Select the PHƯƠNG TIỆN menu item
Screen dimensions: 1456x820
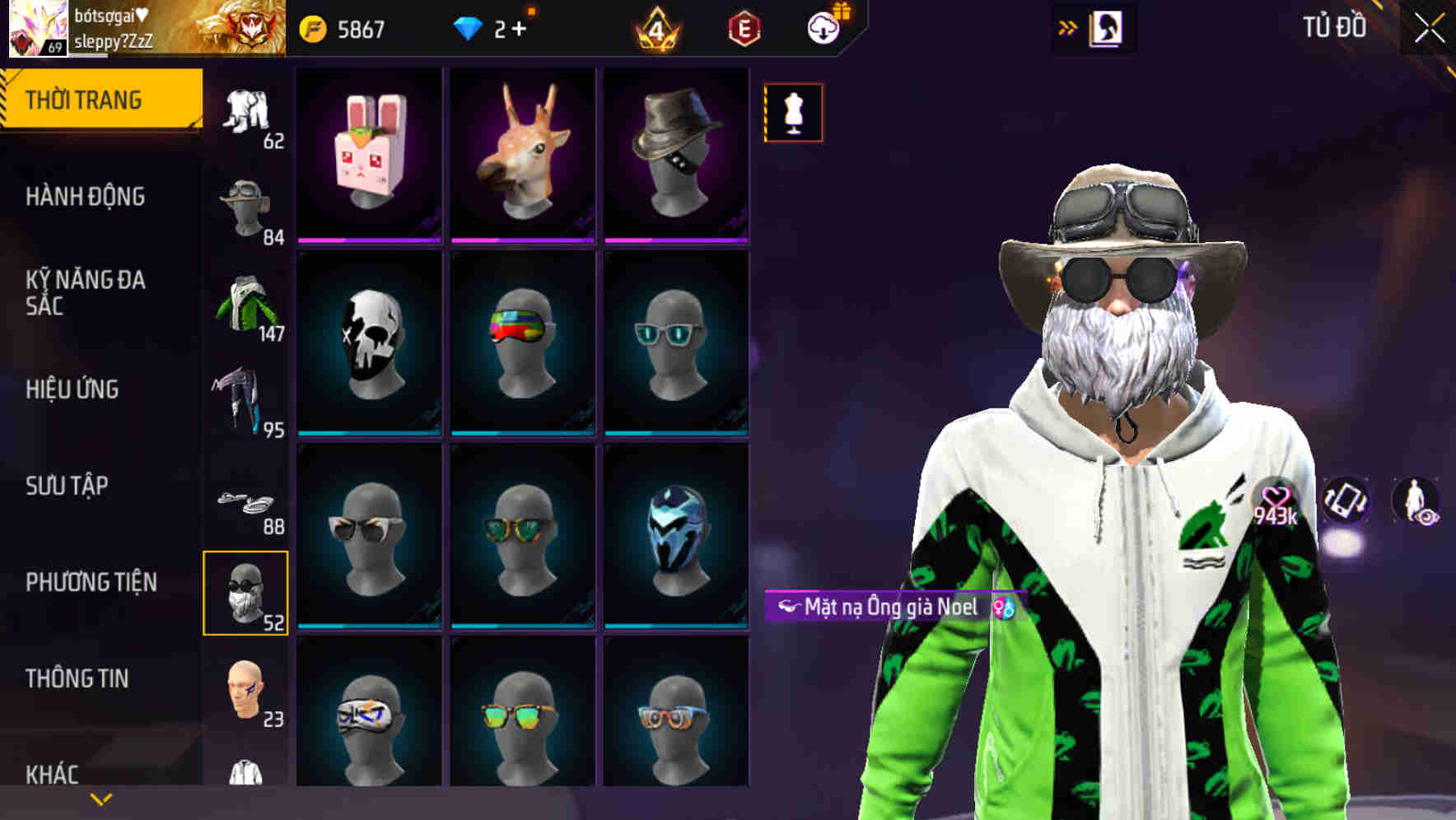[x=91, y=581]
